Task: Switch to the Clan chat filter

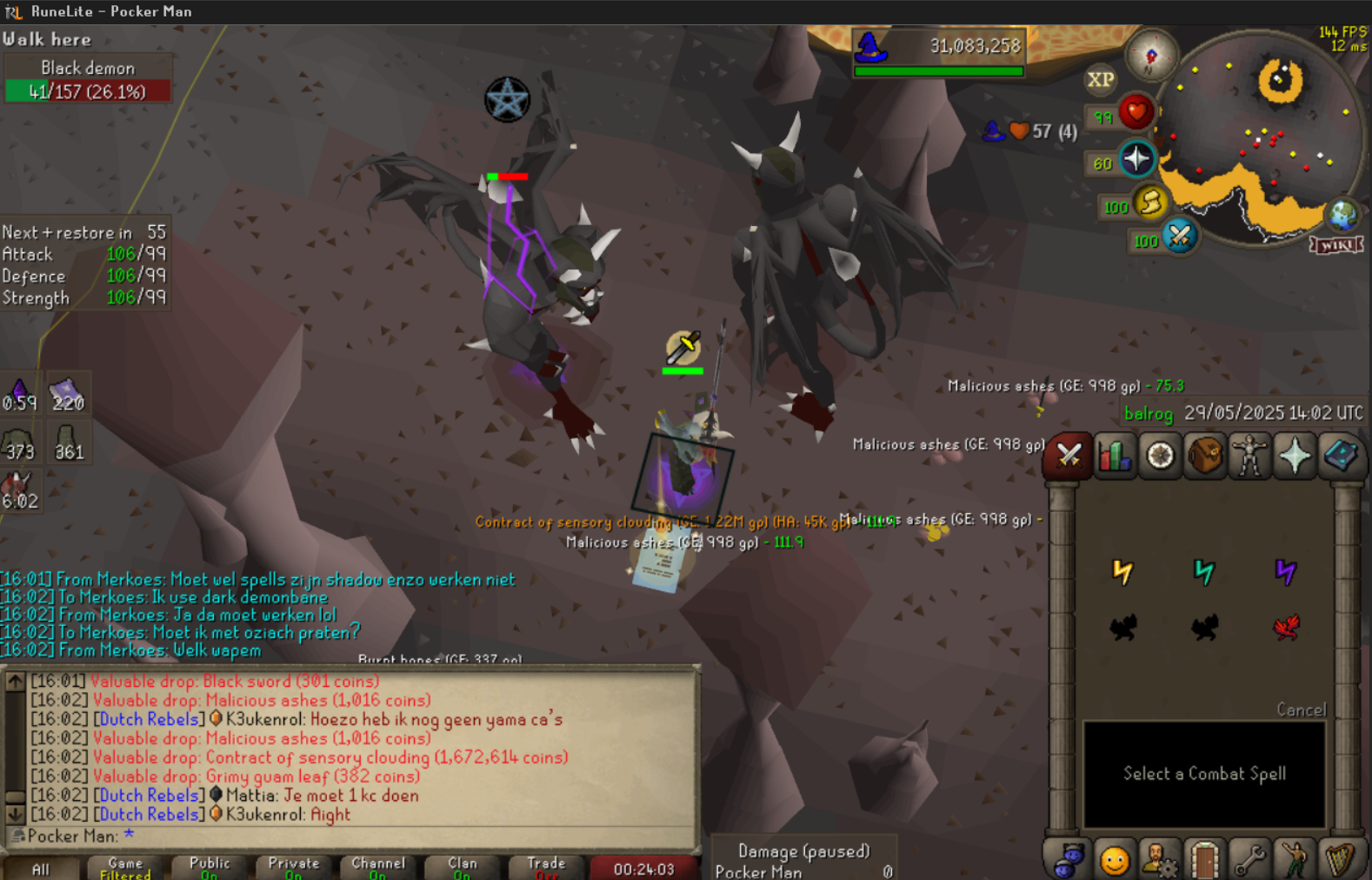Action: click(462, 867)
